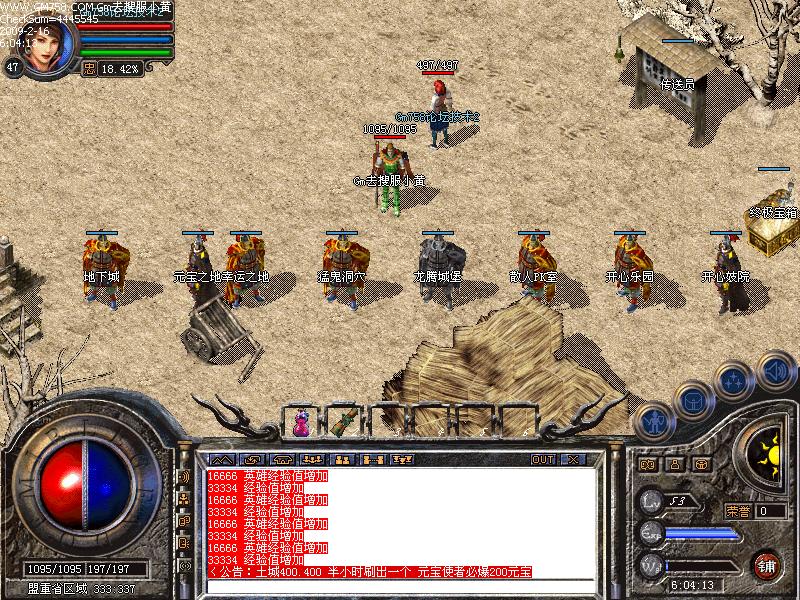Click the X button above chat
The image size is (800, 600).
[573, 460]
